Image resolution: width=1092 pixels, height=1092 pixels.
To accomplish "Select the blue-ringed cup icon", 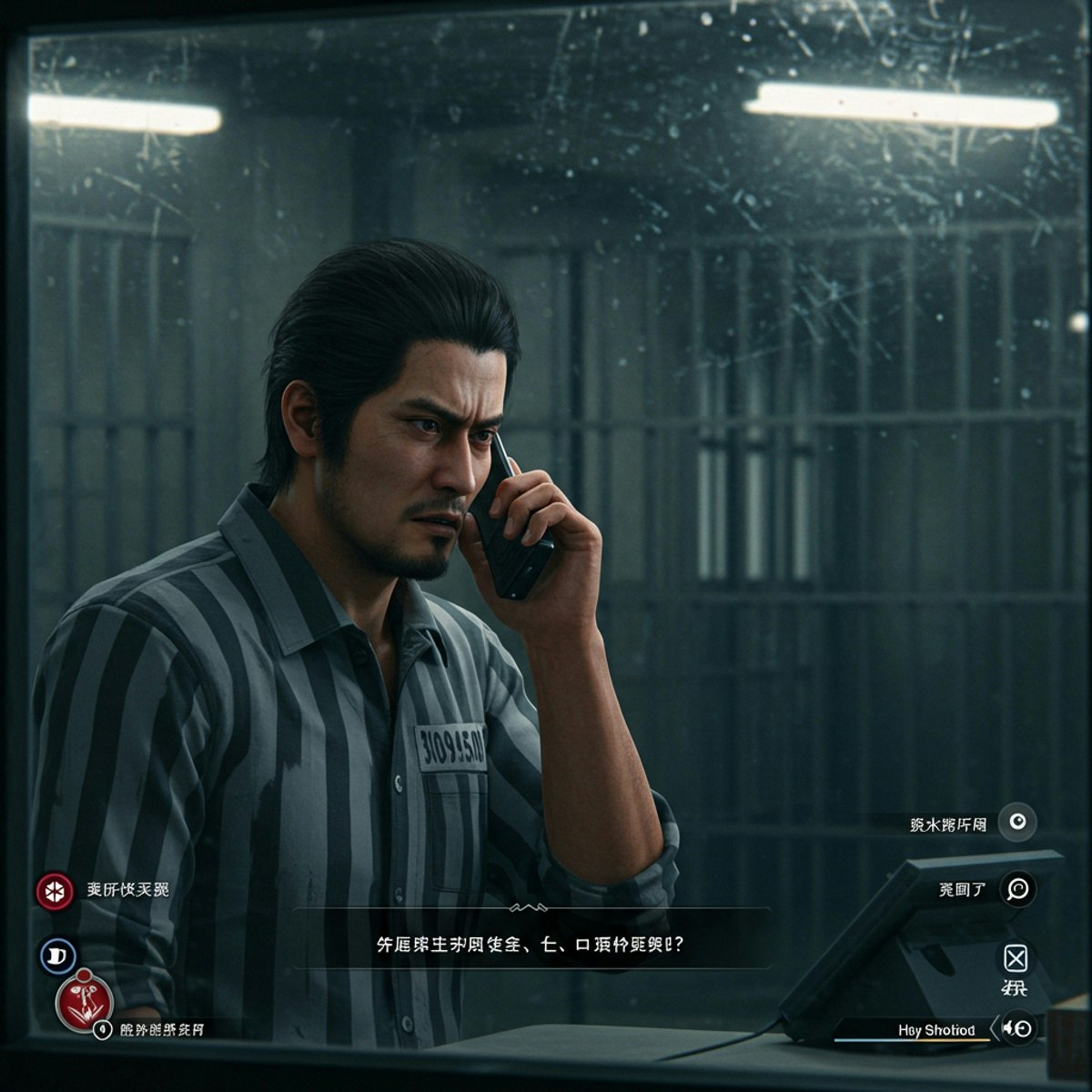I will point(57,955).
